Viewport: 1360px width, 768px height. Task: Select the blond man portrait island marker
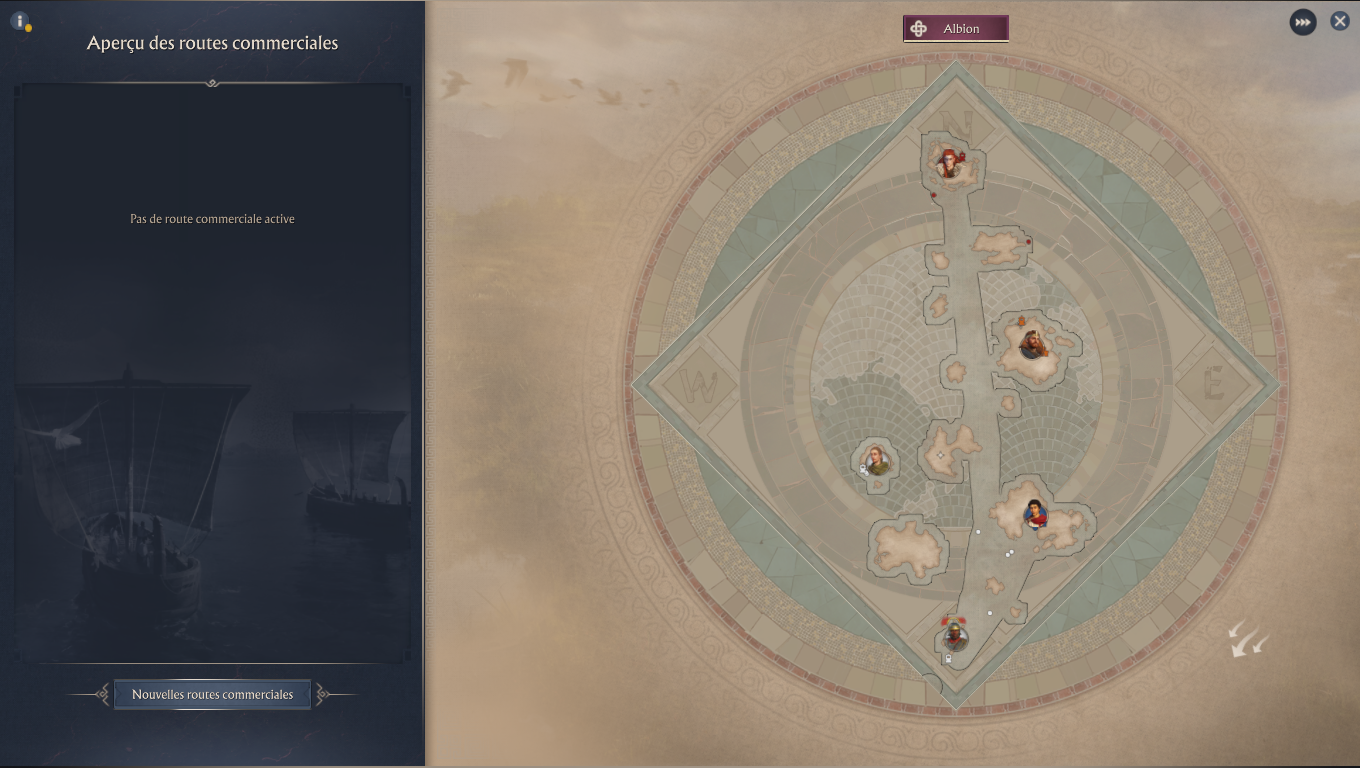pyautogui.click(x=877, y=461)
